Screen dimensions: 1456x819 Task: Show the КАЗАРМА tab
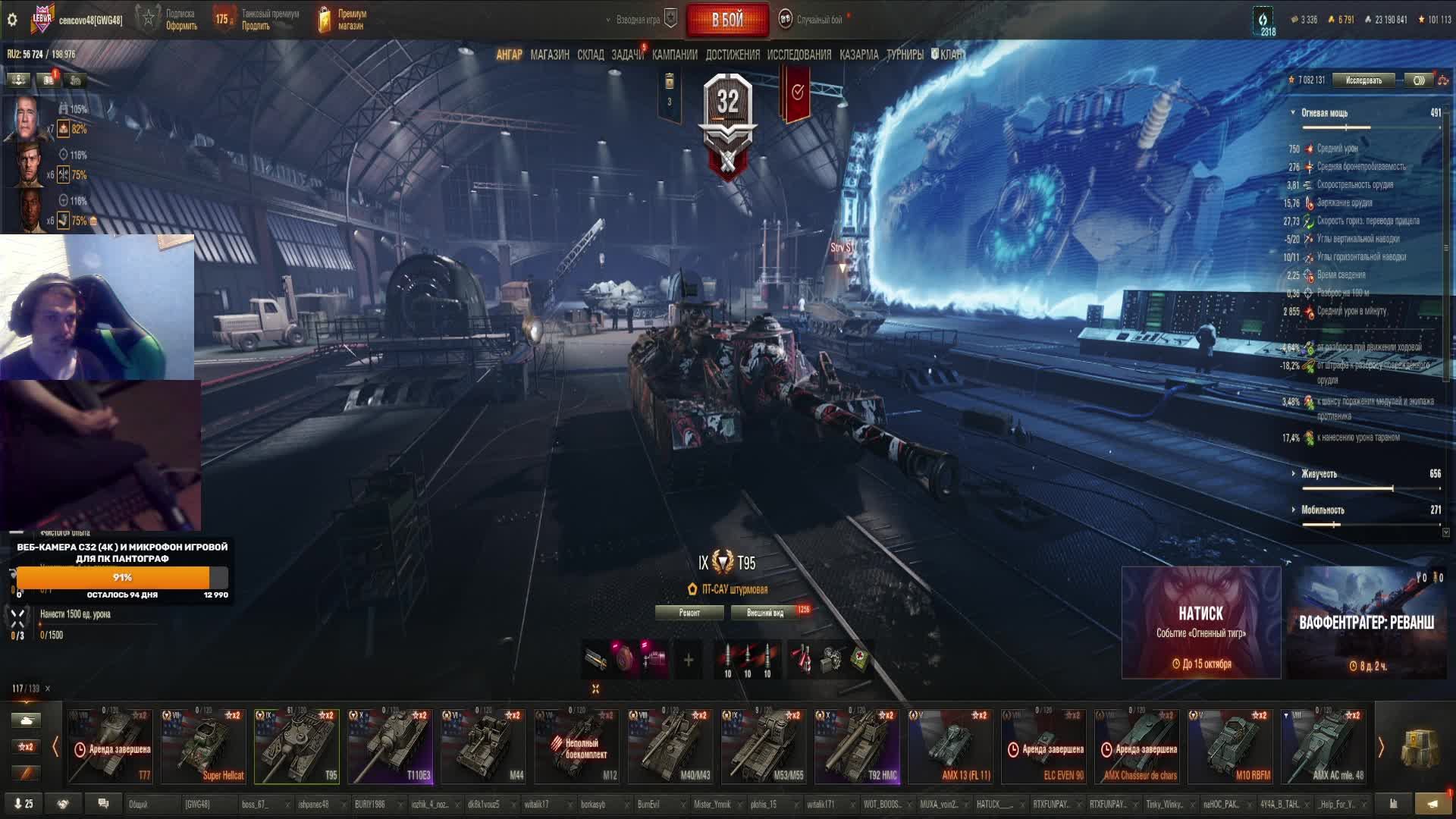(x=858, y=55)
